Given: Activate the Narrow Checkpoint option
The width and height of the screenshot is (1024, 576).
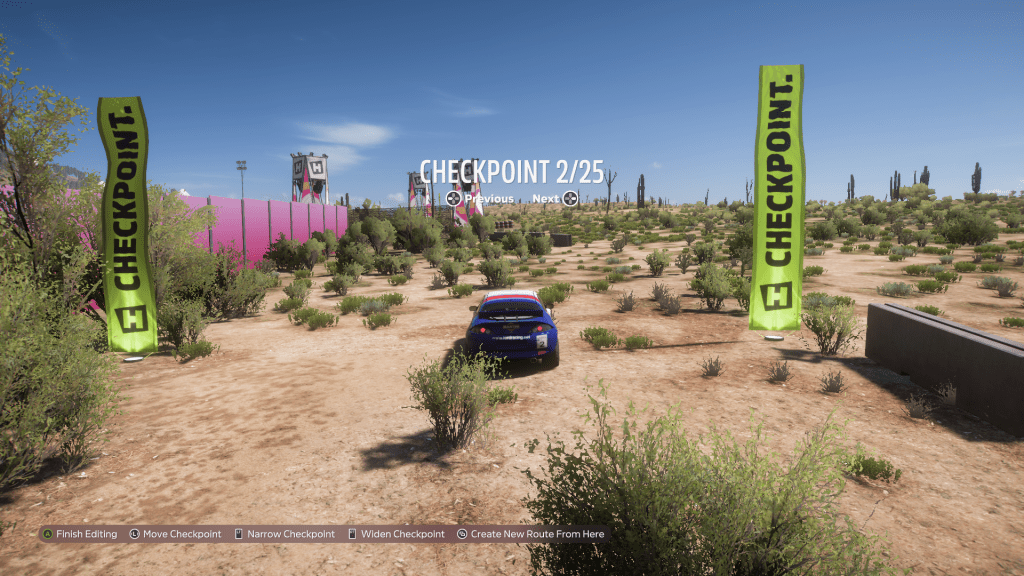Looking at the screenshot, I should [x=285, y=534].
